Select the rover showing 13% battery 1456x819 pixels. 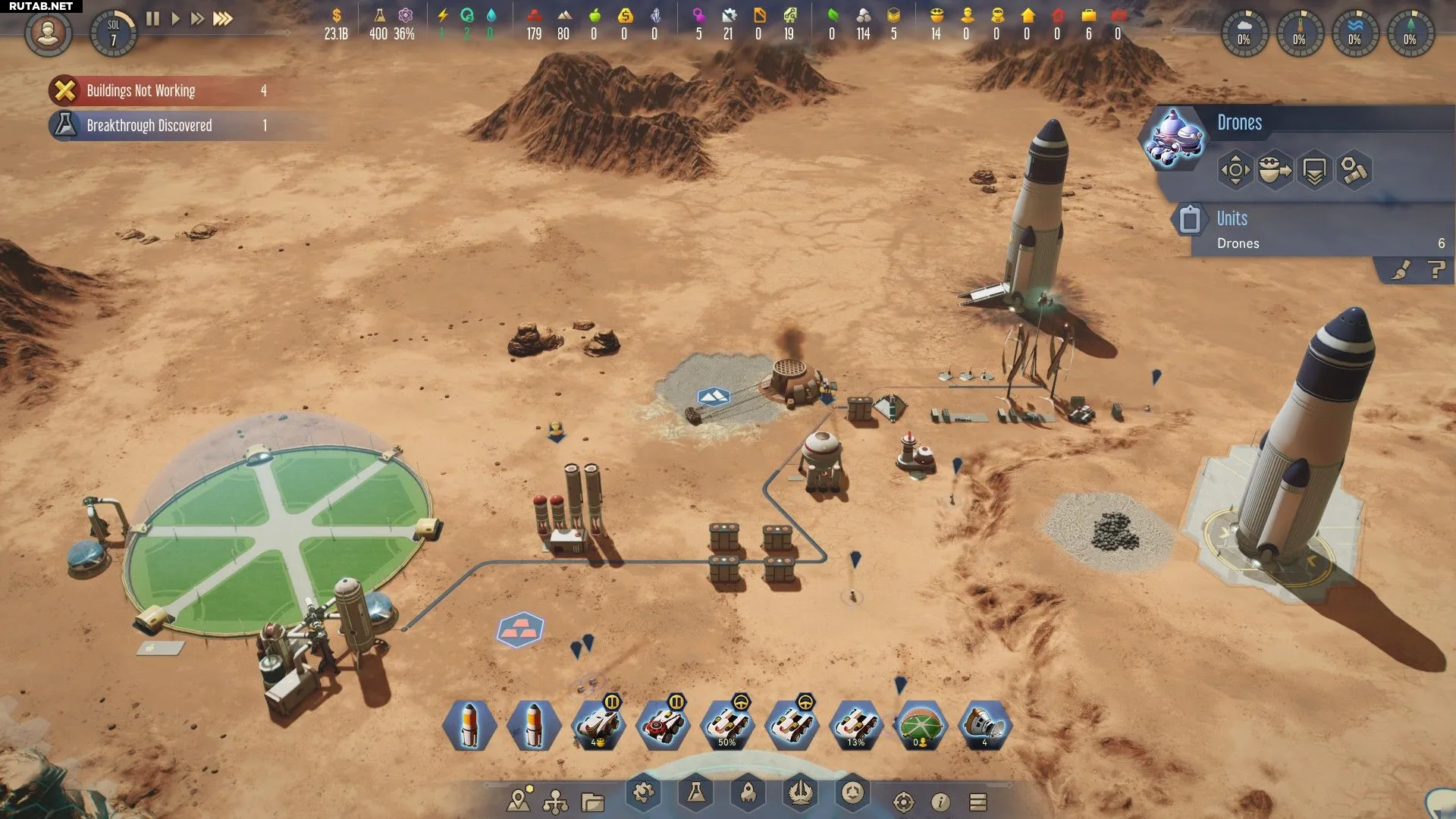click(855, 726)
